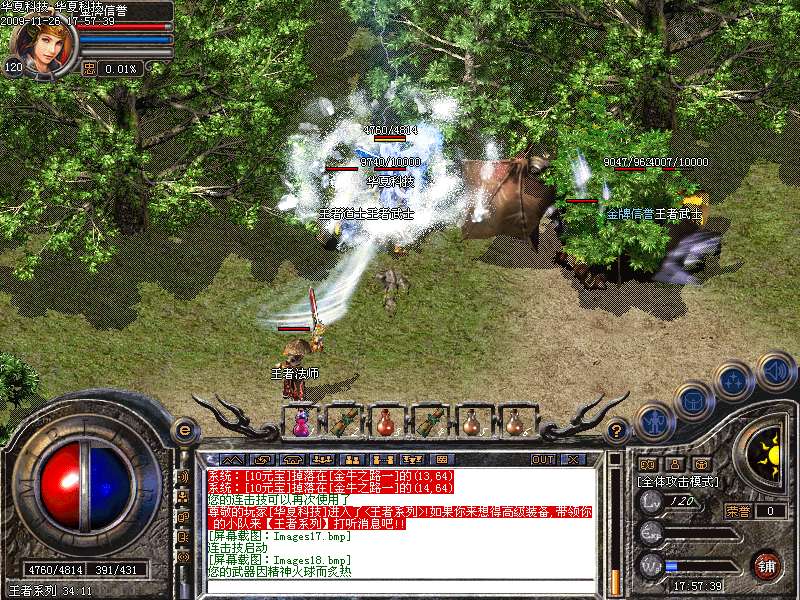Click the OUT button above the chat
The image size is (800, 600).
coord(543,460)
